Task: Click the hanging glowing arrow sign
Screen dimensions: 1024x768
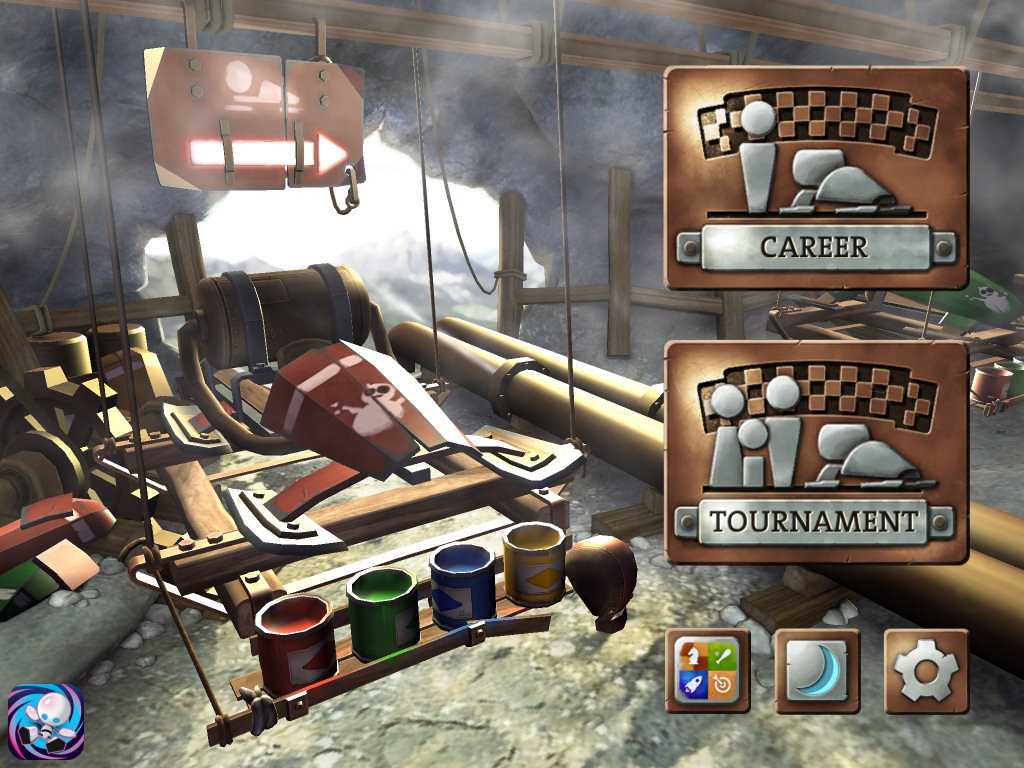Action: [256, 120]
